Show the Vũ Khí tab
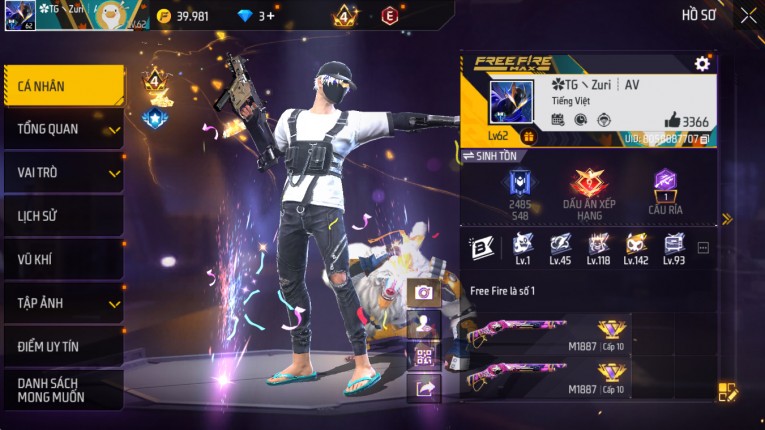 coord(62,259)
